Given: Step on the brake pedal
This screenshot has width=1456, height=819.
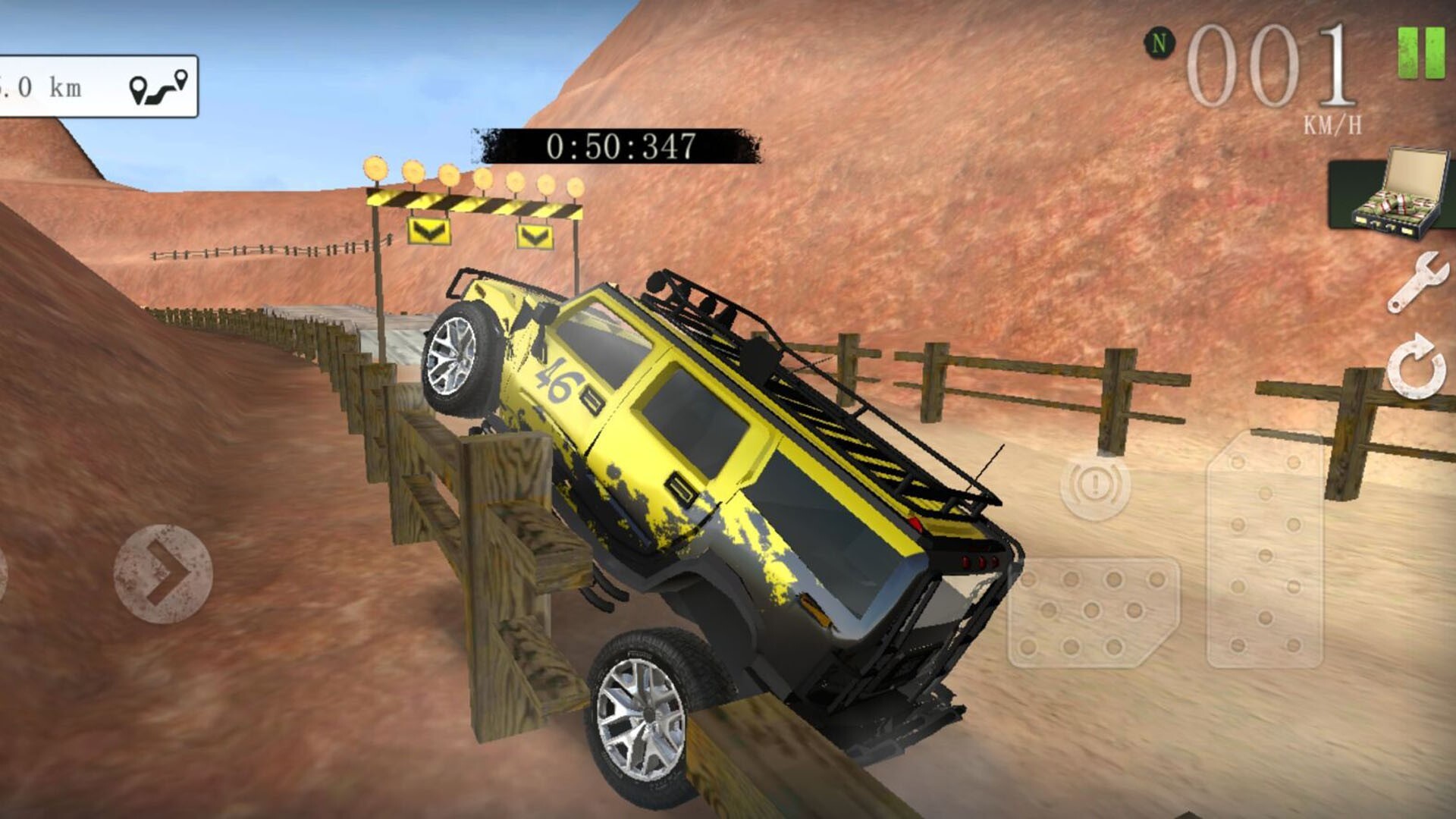Looking at the screenshot, I should tap(1092, 613).
